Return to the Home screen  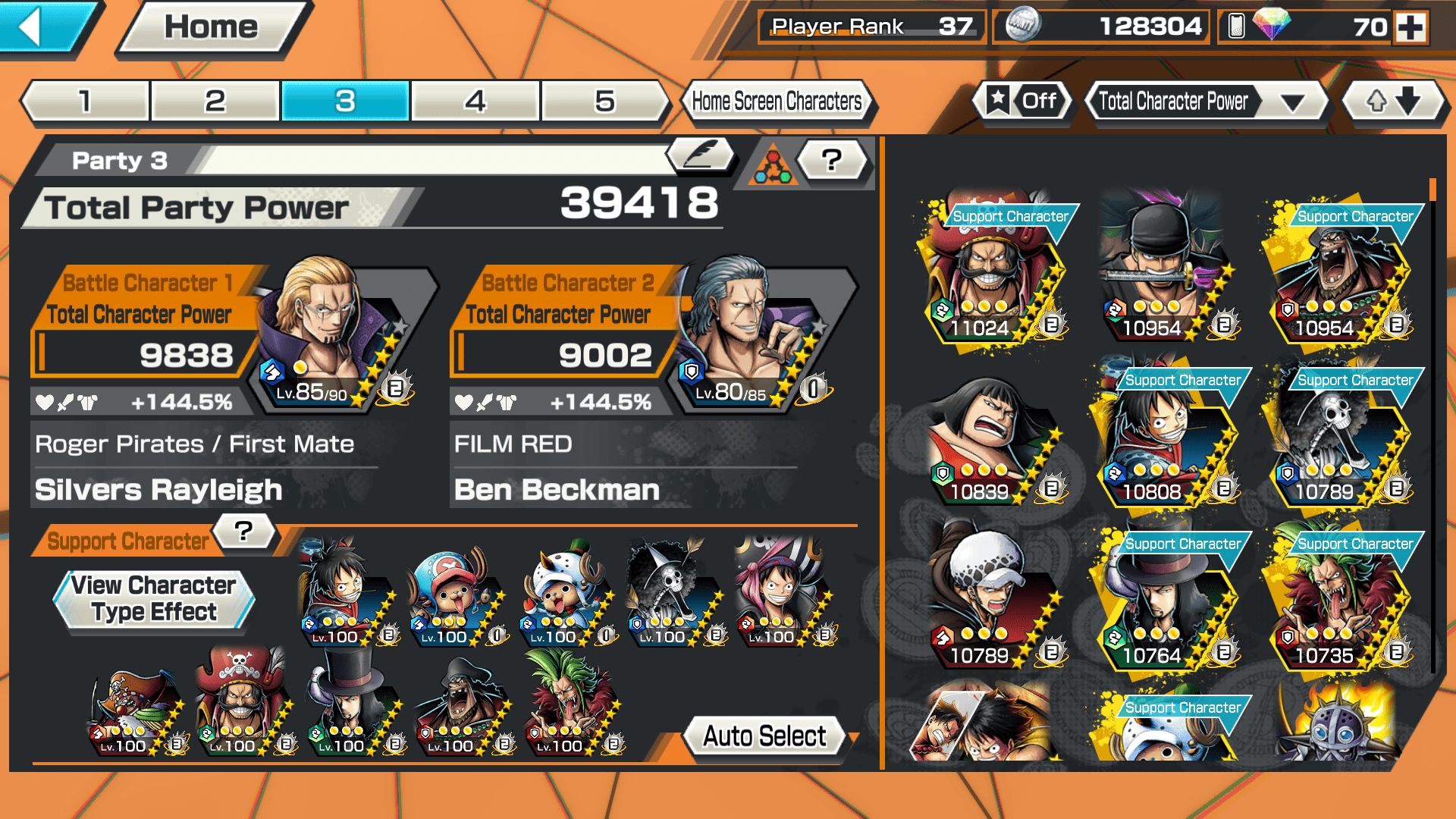[212, 28]
